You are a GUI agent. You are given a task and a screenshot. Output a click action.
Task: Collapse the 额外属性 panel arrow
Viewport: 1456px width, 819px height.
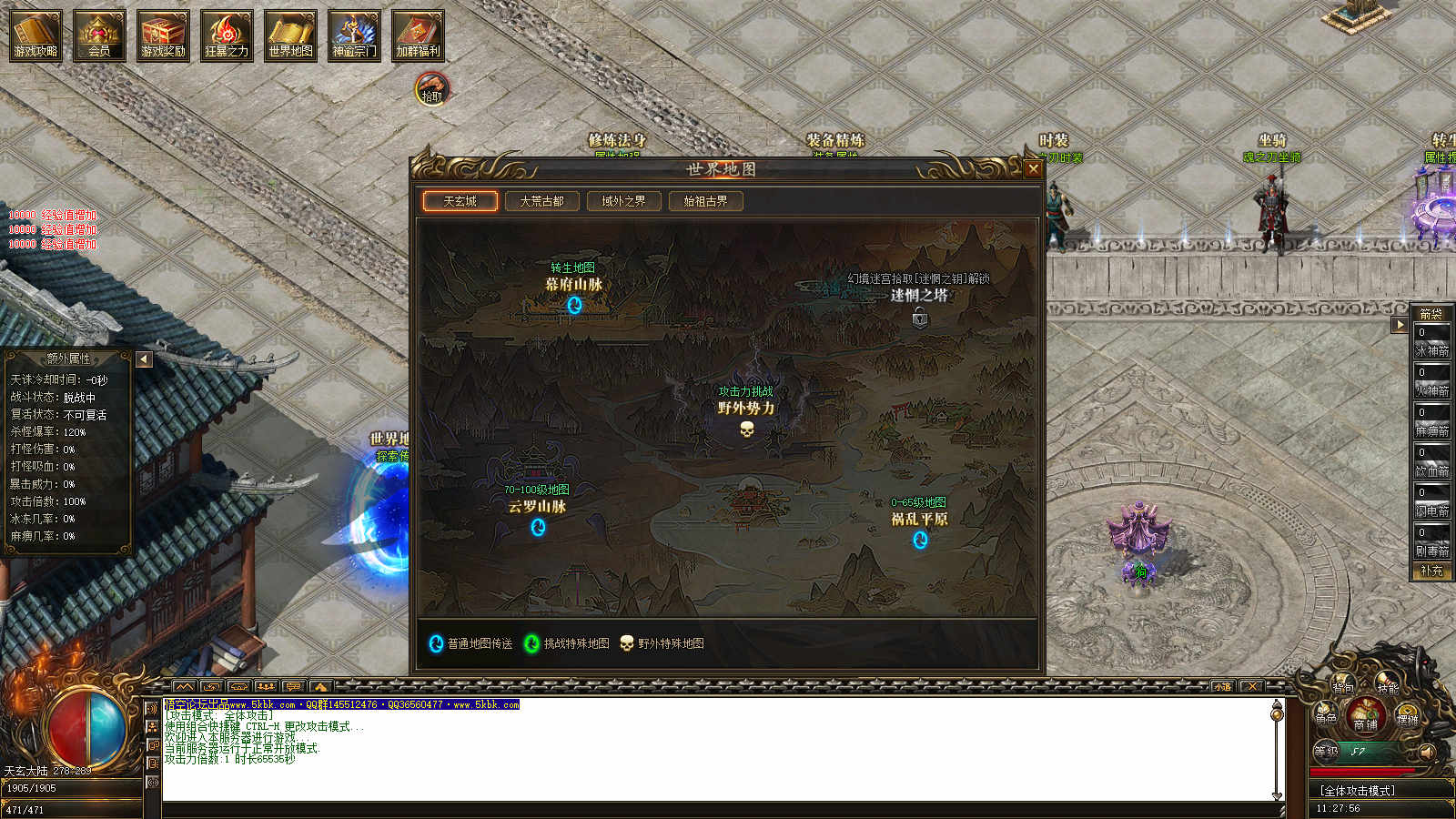tap(144, 359)
